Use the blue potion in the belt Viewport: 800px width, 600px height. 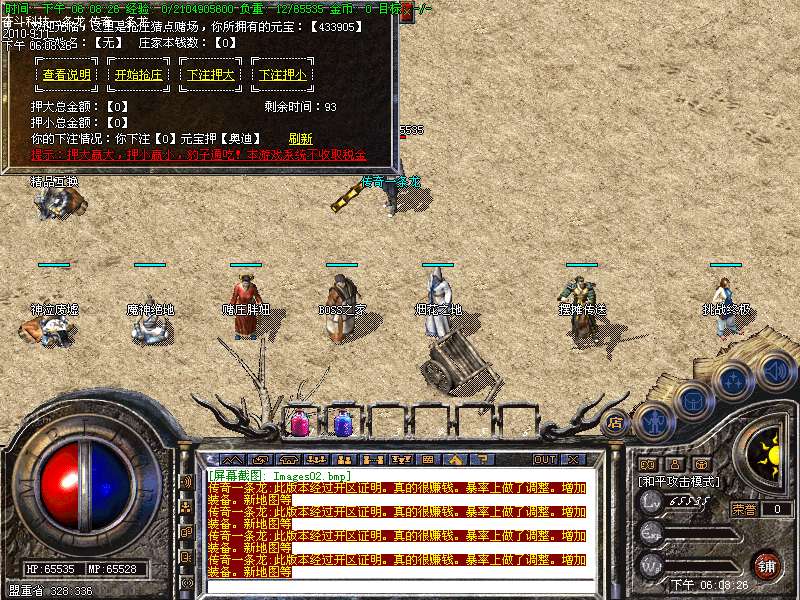pos(341,422)
